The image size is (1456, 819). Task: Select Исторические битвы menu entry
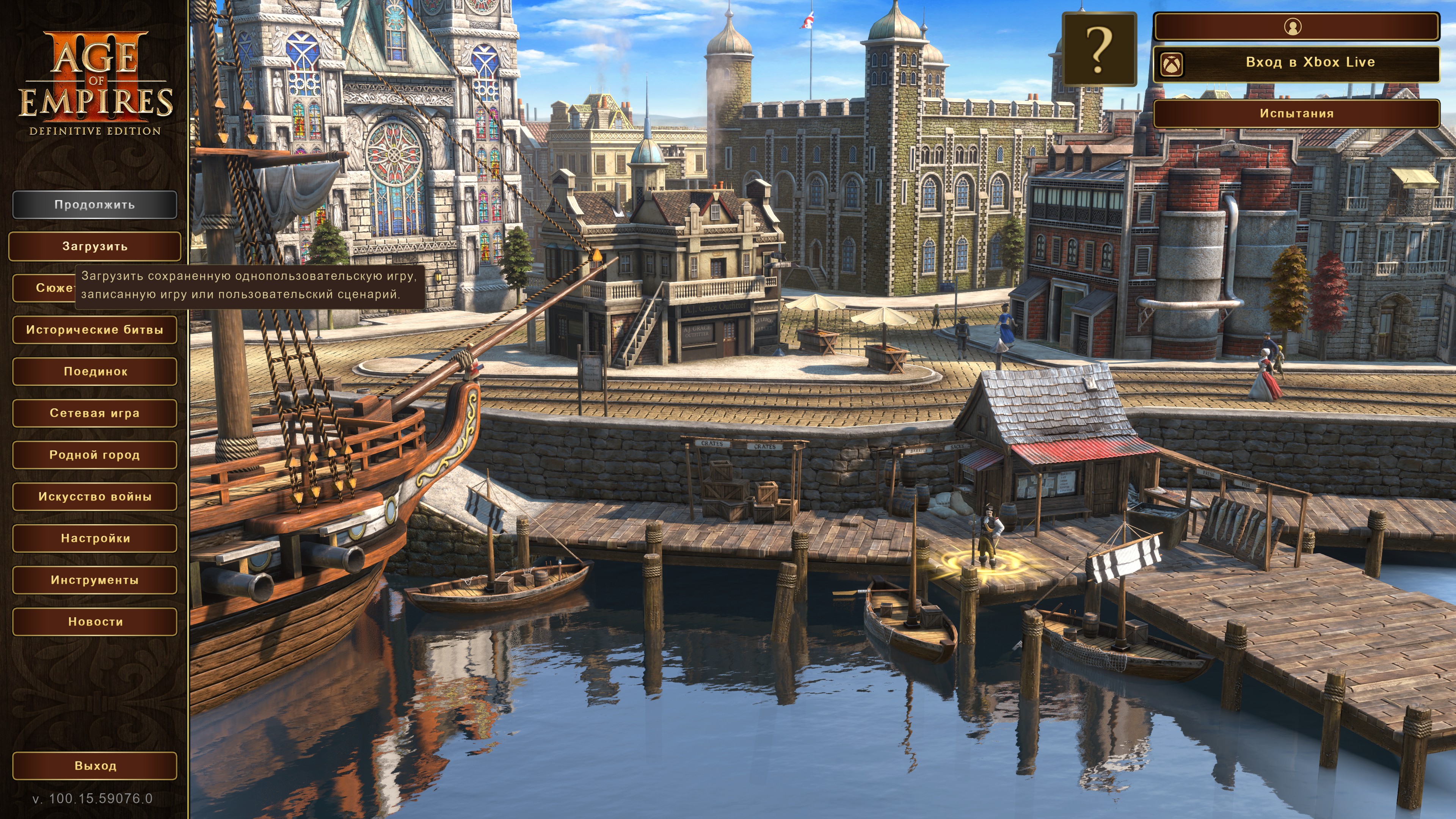[x=94, y=330]
